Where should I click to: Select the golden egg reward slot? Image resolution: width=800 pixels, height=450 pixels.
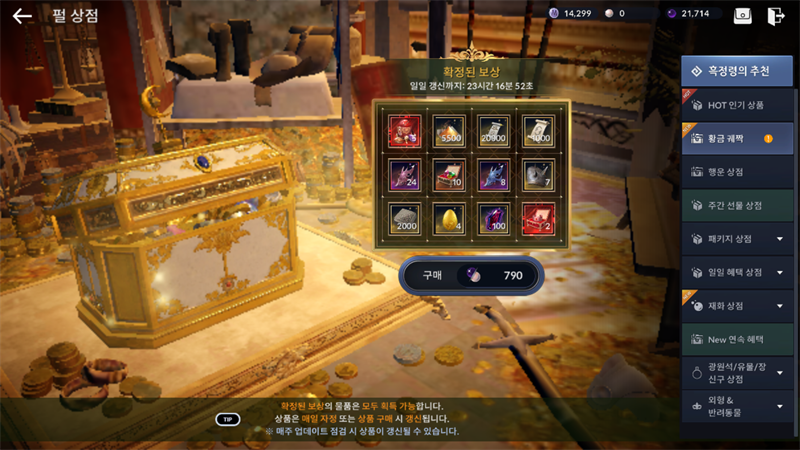[449, 218]
